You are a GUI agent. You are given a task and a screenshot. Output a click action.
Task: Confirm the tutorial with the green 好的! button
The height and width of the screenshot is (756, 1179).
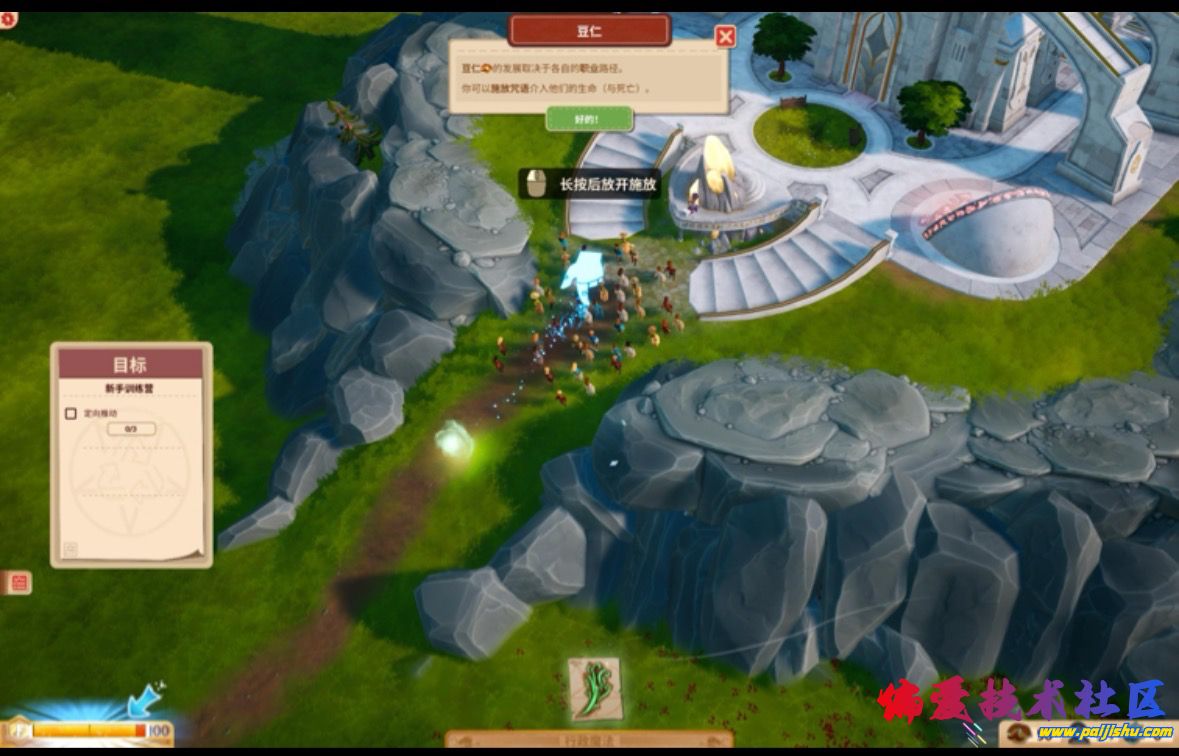589,119
